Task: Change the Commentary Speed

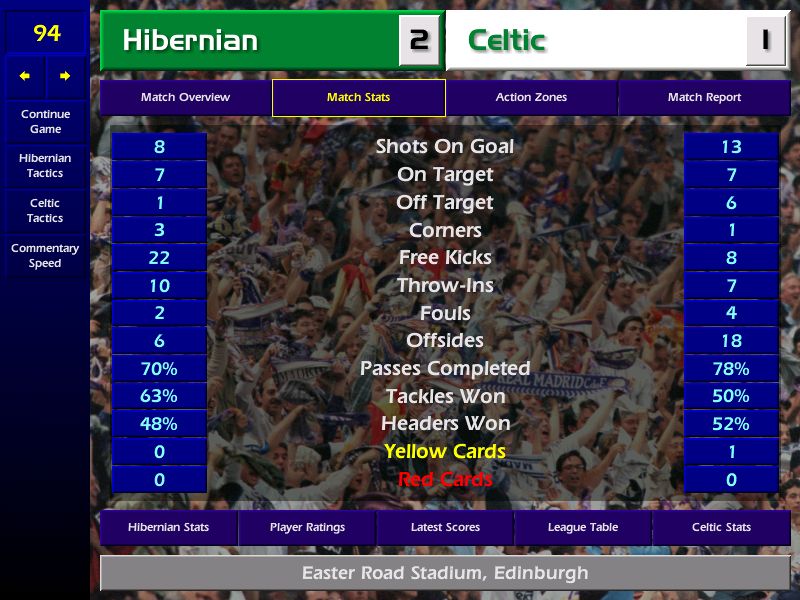Action: click(x=45, y=255)
